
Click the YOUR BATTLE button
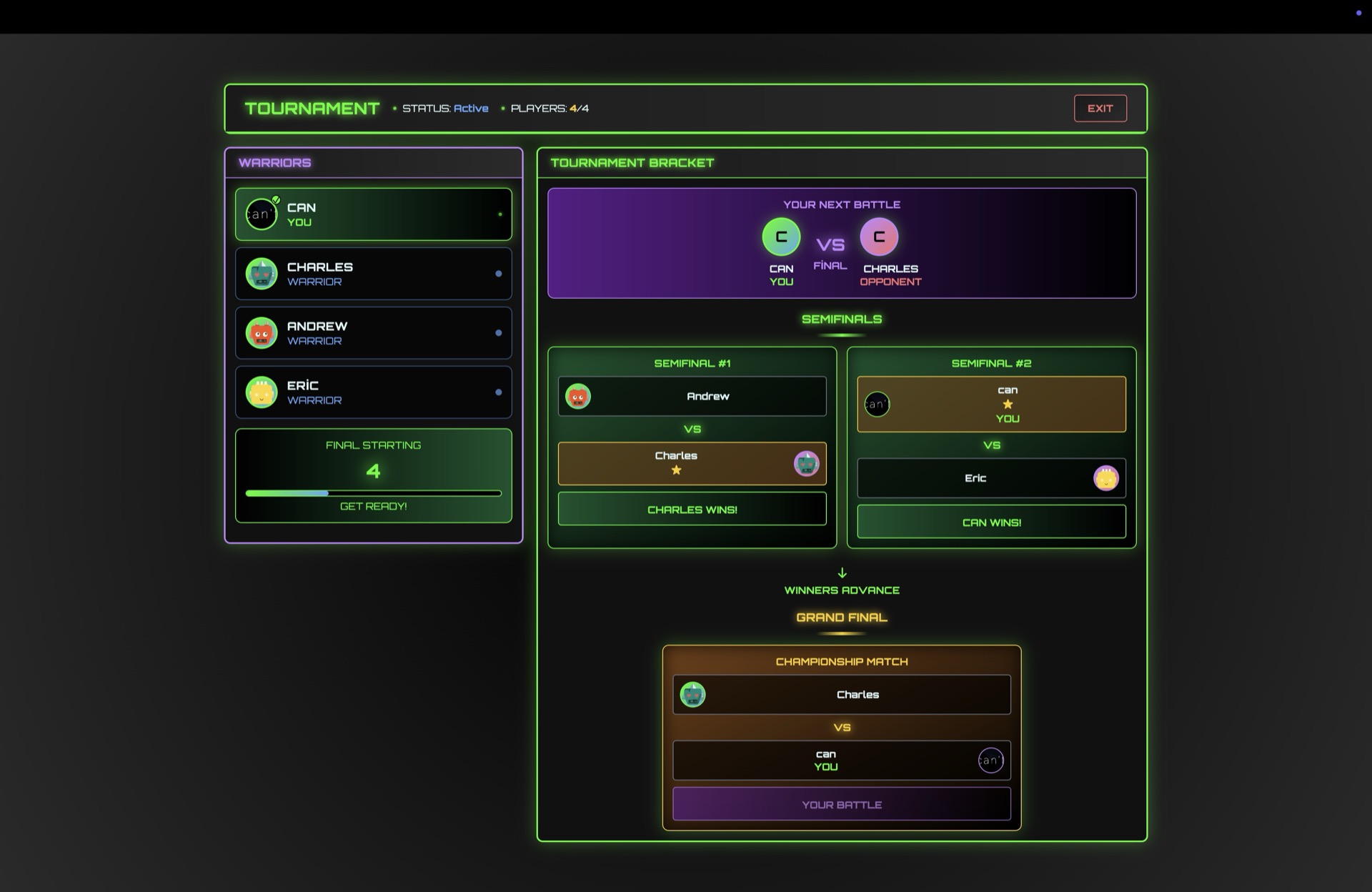(841, 803)
